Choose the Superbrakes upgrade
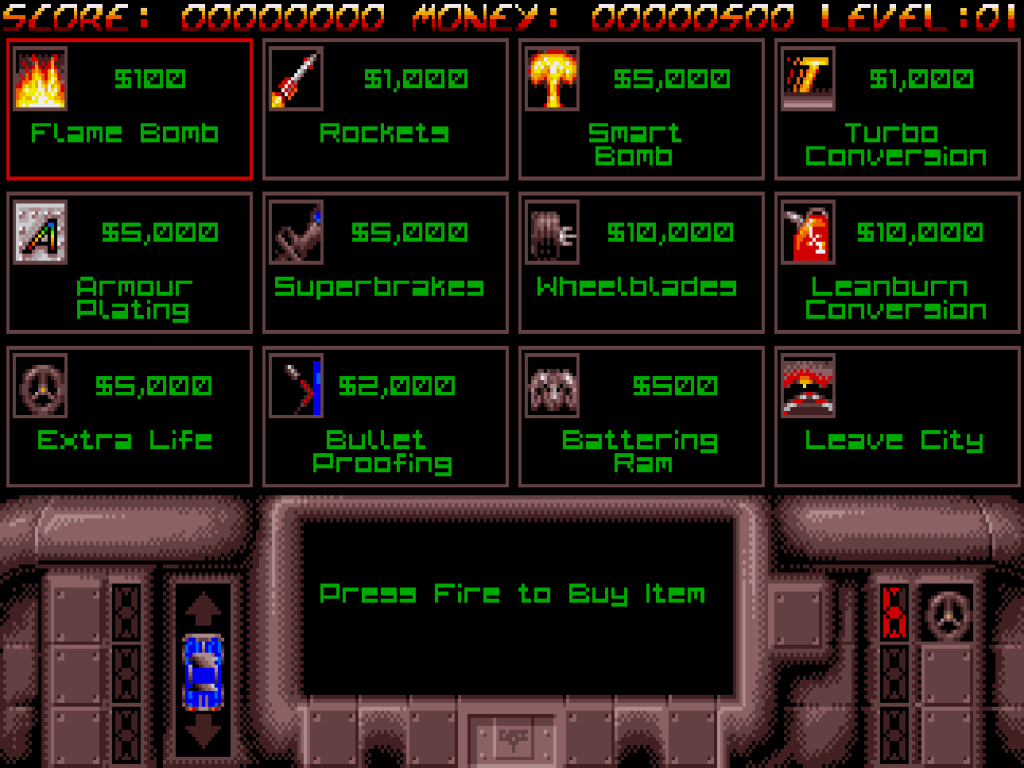 click(x=385, y=263)
